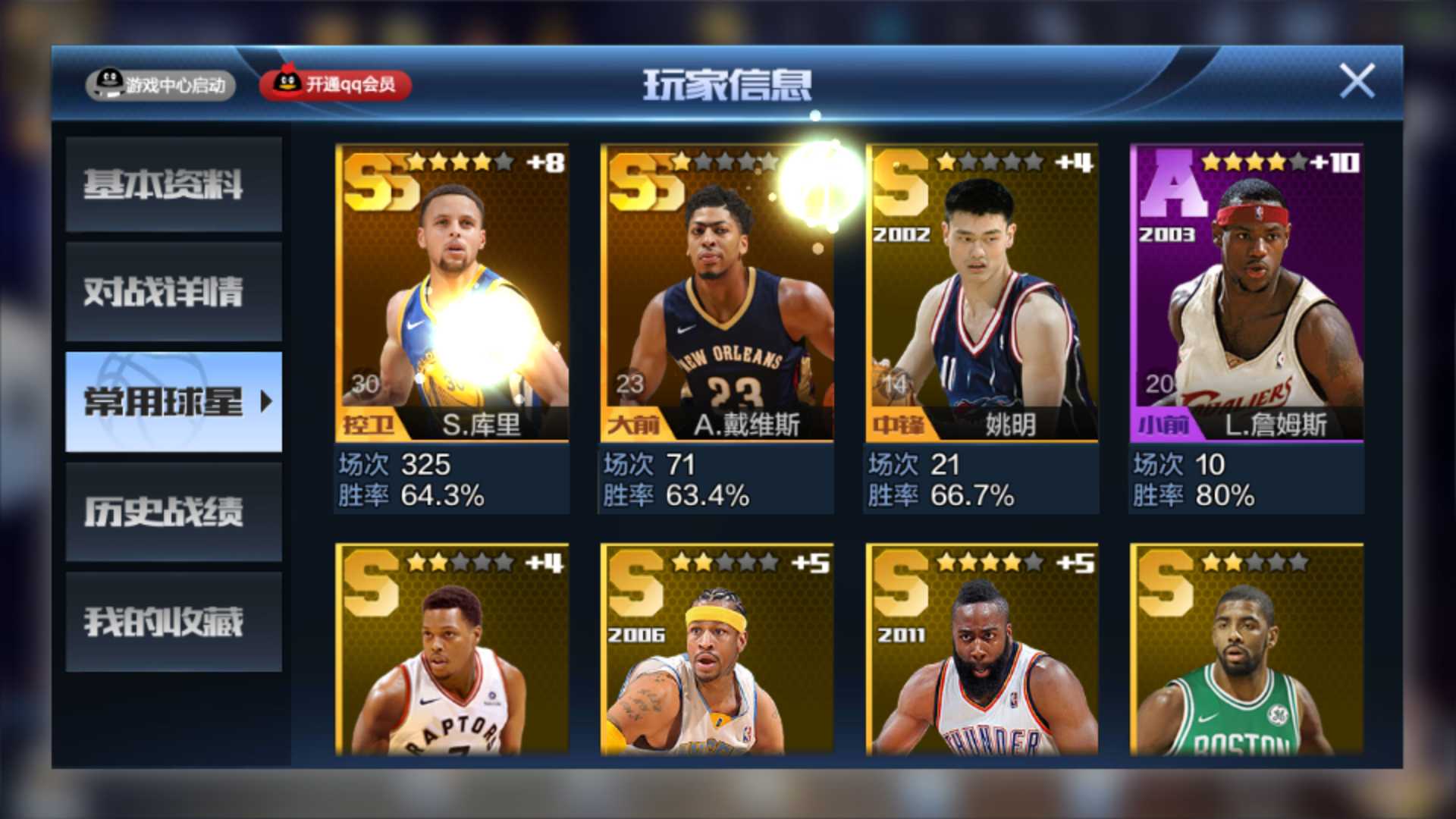The width and height of the screenshot is (1456, 819).
Task: Switch to the 基本资料 tab
Action: point(173,184)
